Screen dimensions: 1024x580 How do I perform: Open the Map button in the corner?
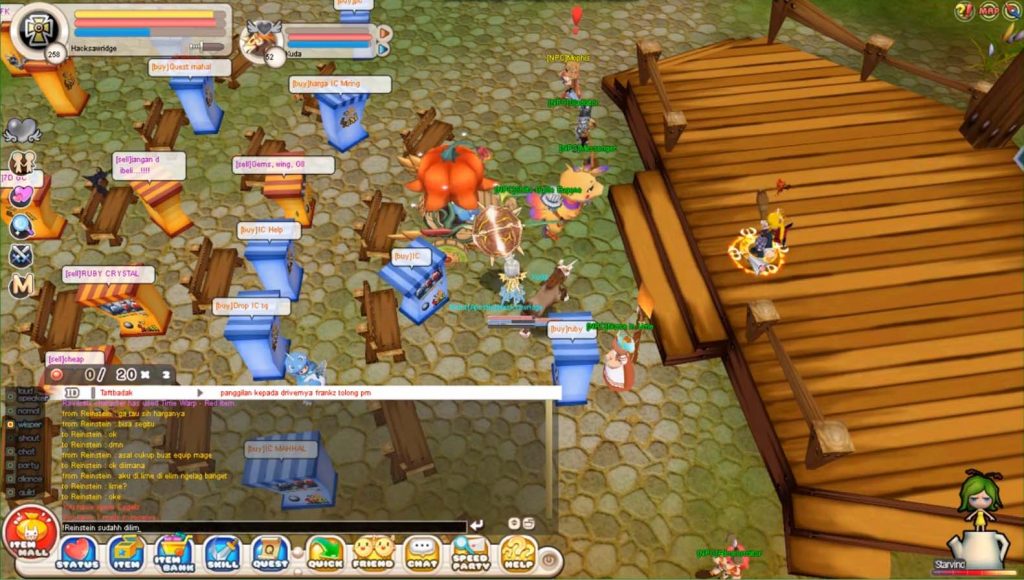click(988, 11)
